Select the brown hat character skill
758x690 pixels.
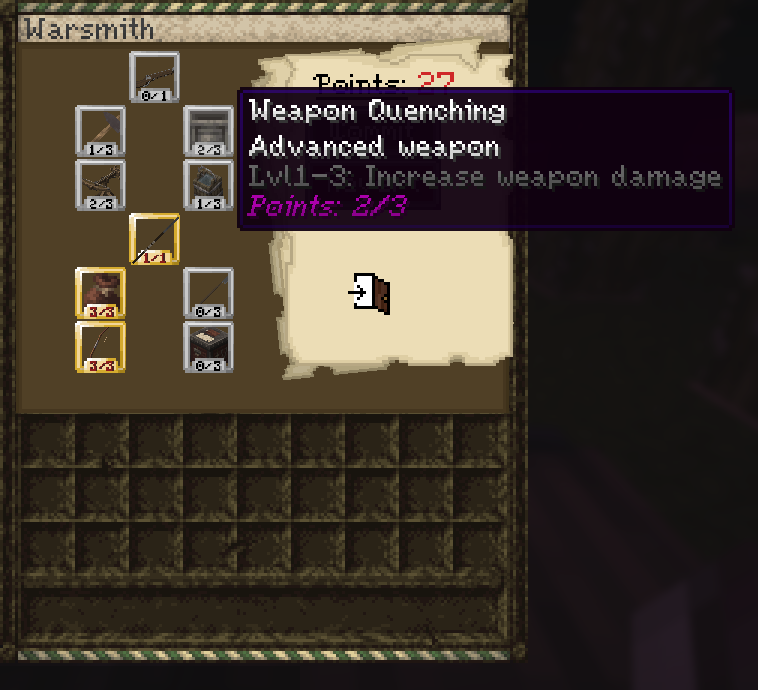[x=100, y=293]
